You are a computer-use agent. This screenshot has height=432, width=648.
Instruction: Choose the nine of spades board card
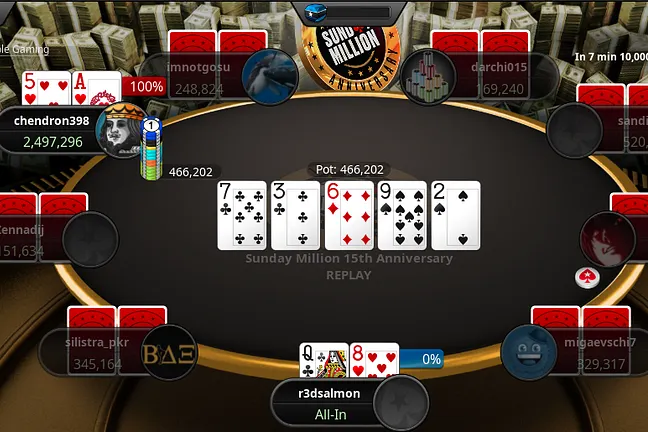coord(402,215)
